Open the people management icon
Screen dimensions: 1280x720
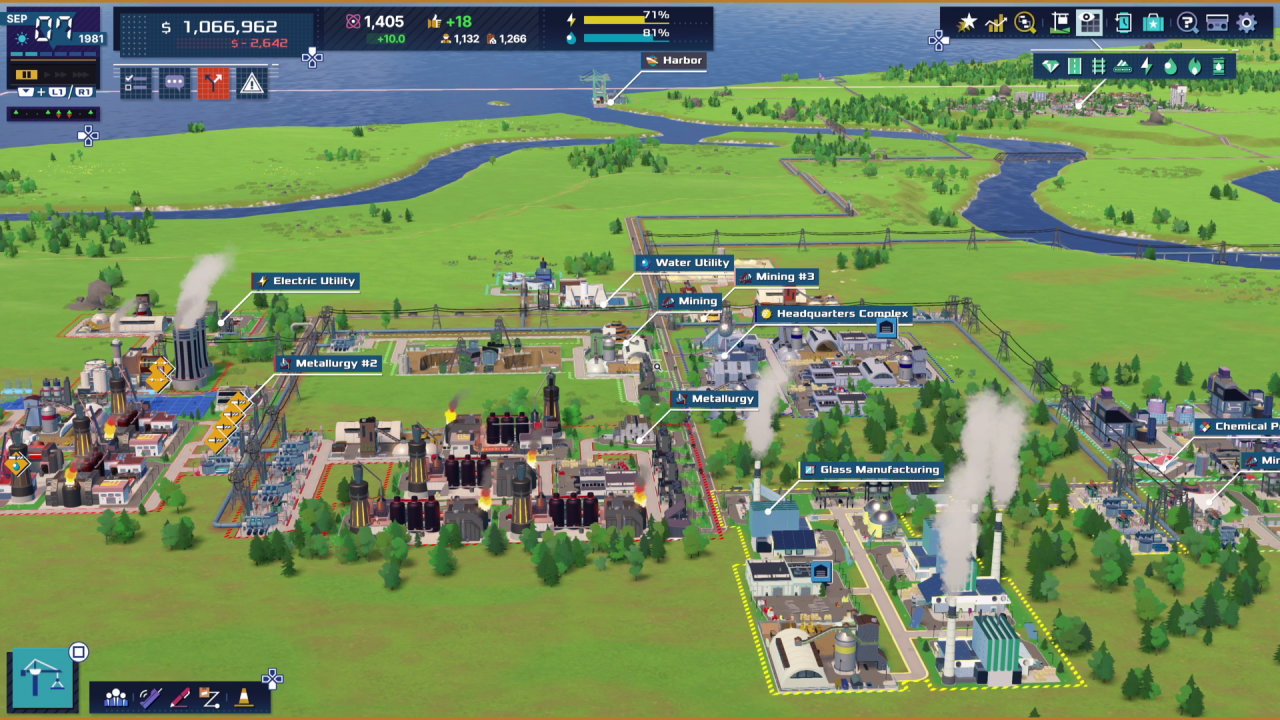click(x=116, y=697)
